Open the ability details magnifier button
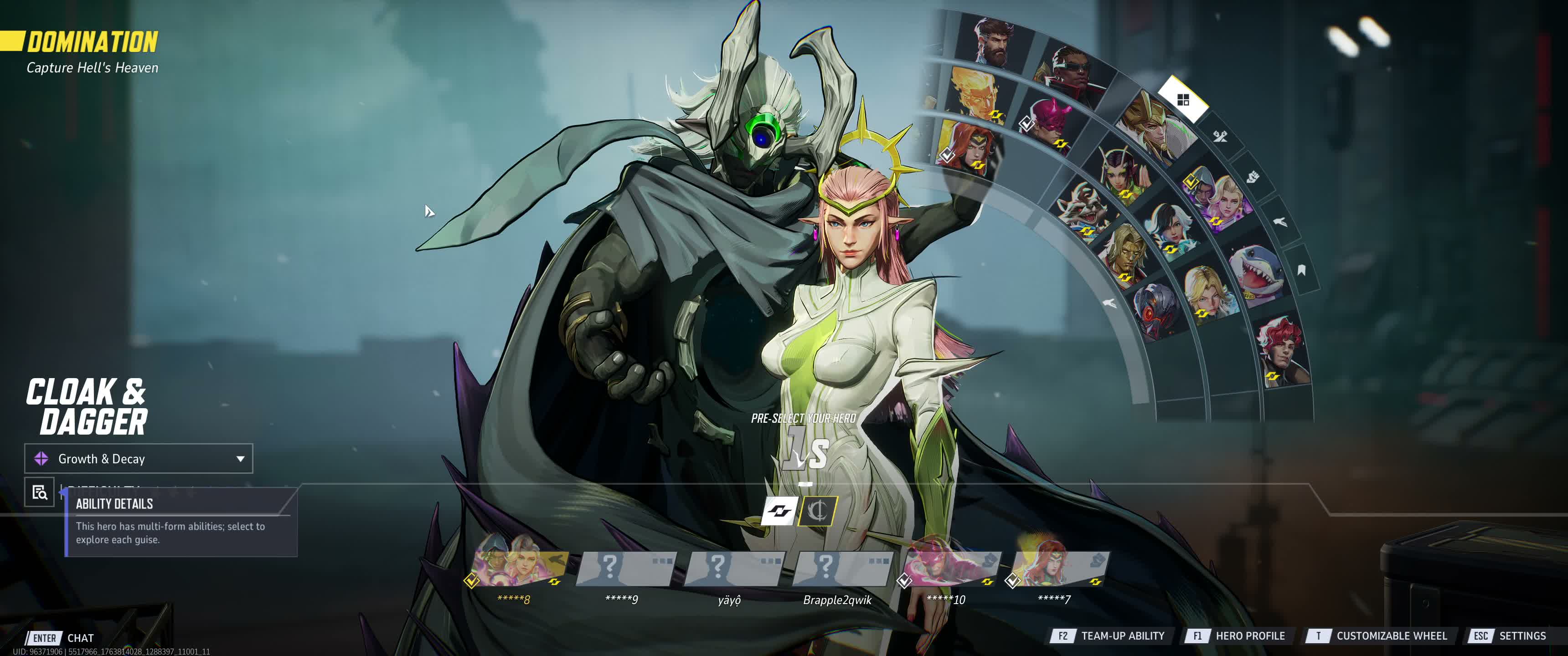The width and height of the screenshot is (1568, 656). (x=40, y=492)
